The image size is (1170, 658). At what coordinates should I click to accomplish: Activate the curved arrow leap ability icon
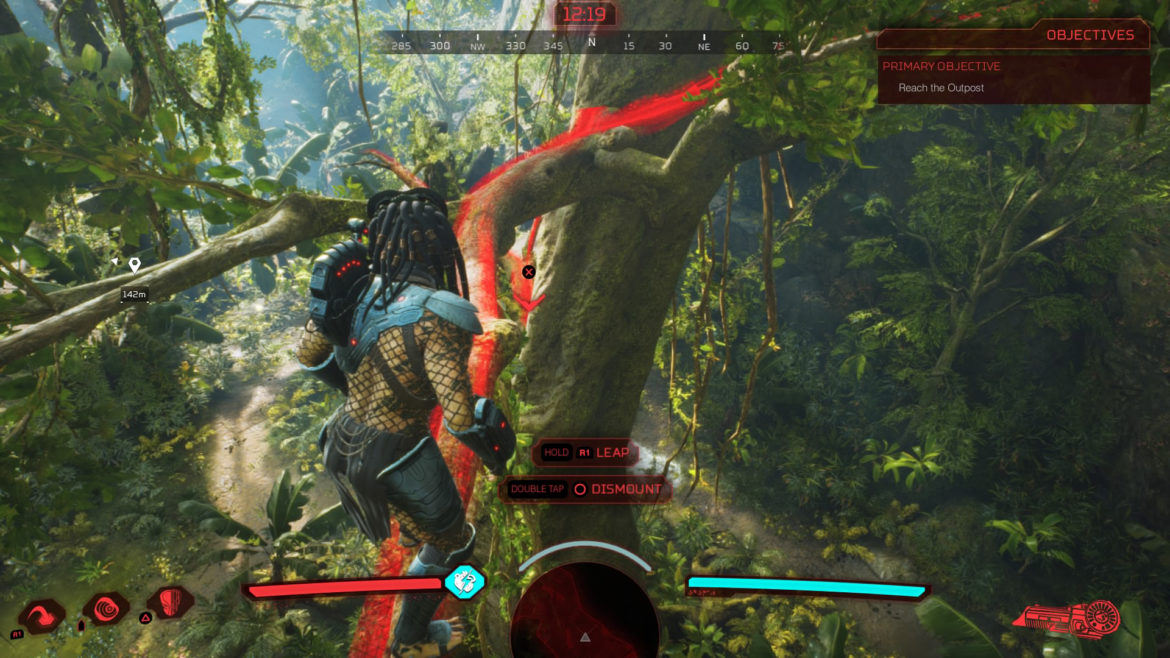pos(43,616)
